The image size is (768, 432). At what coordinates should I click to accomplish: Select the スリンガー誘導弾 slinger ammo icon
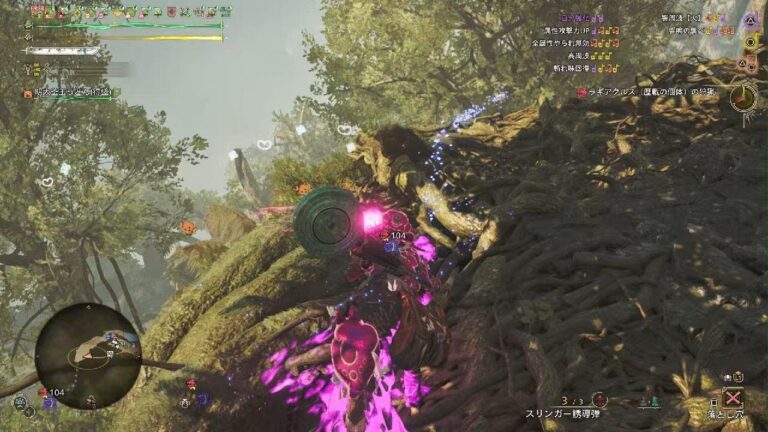(599, 399)
